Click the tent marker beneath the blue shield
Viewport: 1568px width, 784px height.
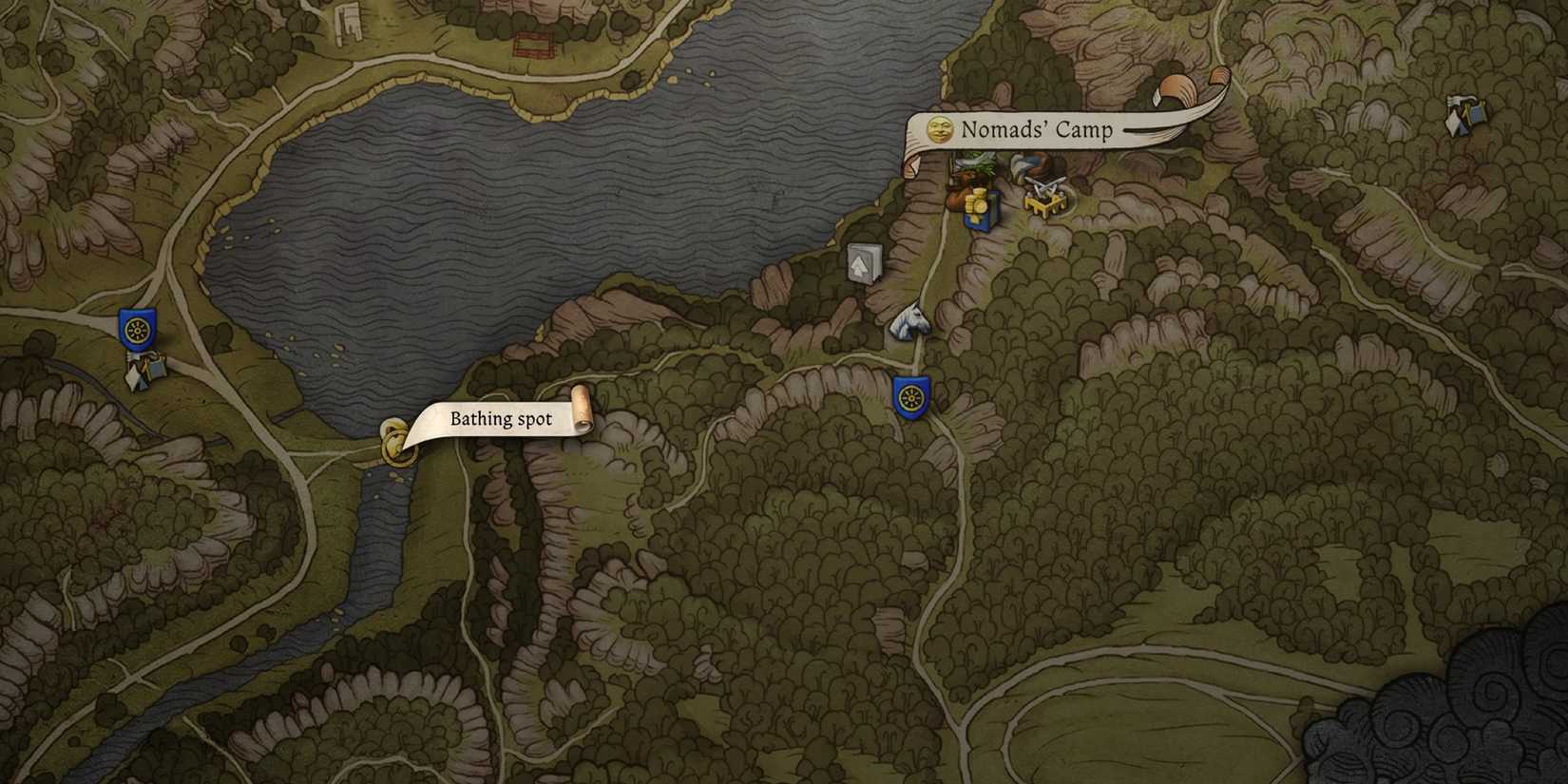[x=145, y=370]
